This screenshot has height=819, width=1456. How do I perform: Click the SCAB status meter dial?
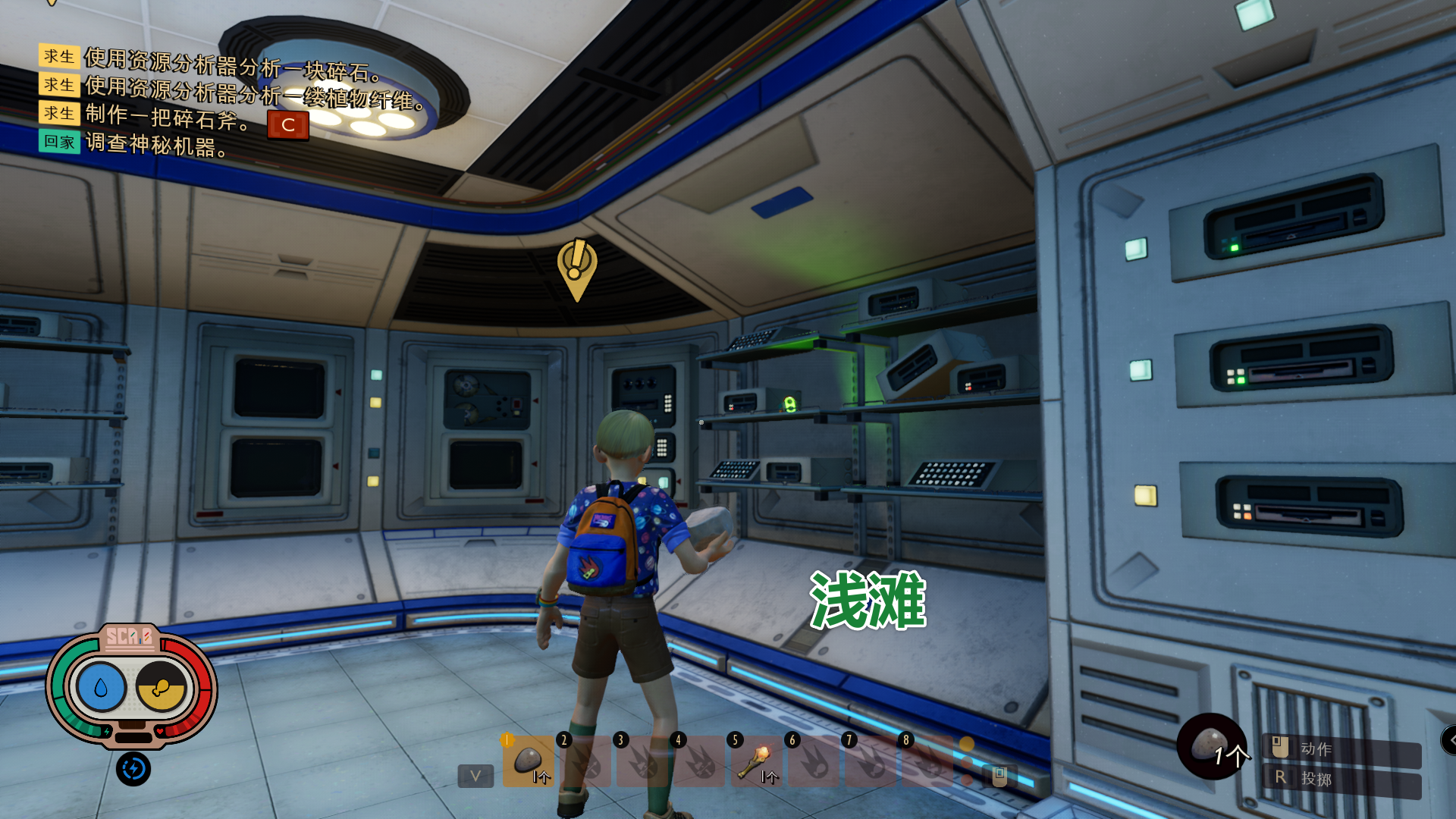(130, 639)
